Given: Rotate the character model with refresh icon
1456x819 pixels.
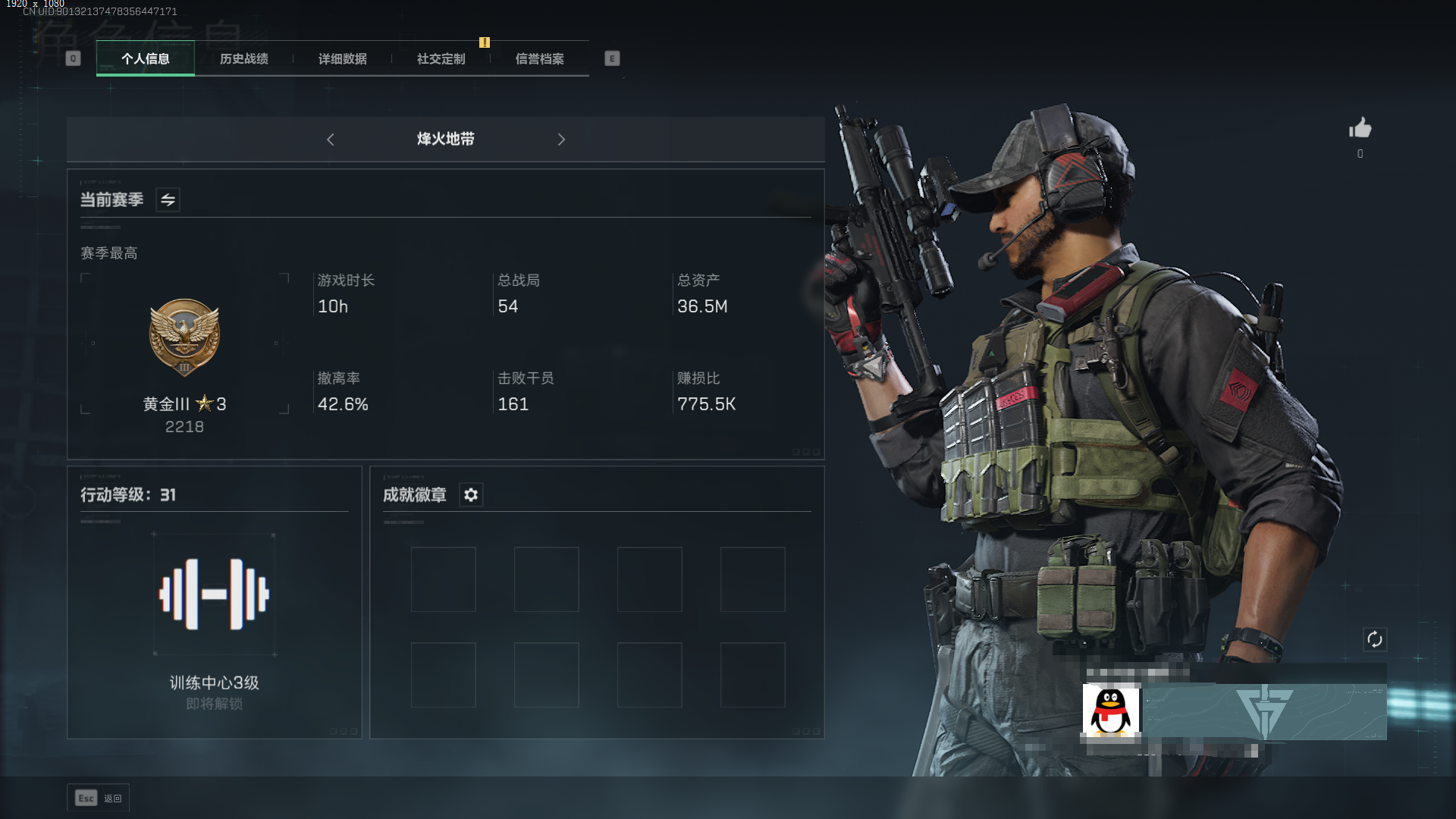Looking at the screenshot, I should coord(1374,639).
